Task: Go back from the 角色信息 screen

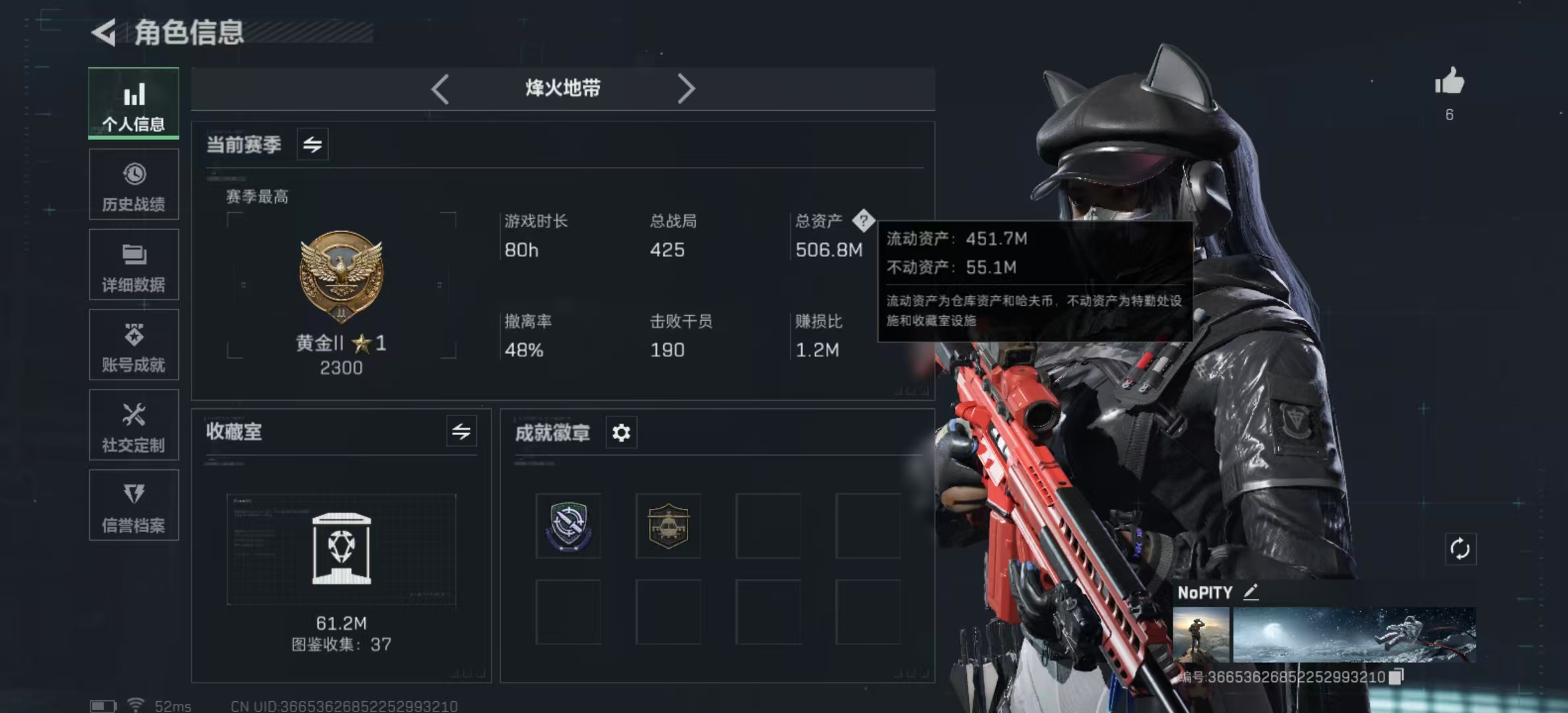Action: pyautogui.click(x=104, y=32)
